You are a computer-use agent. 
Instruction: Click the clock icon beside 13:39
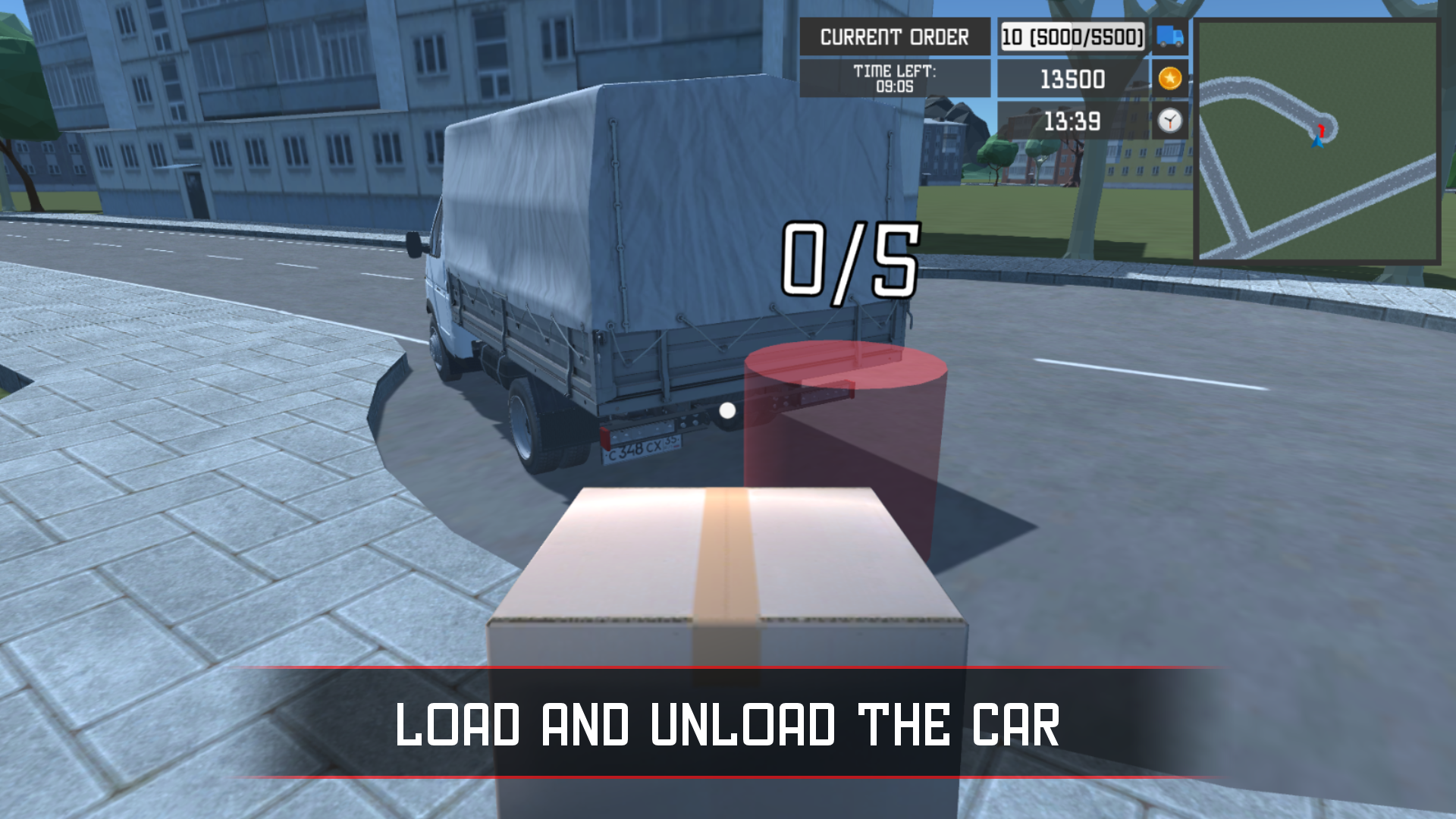tap(1169, 121)
